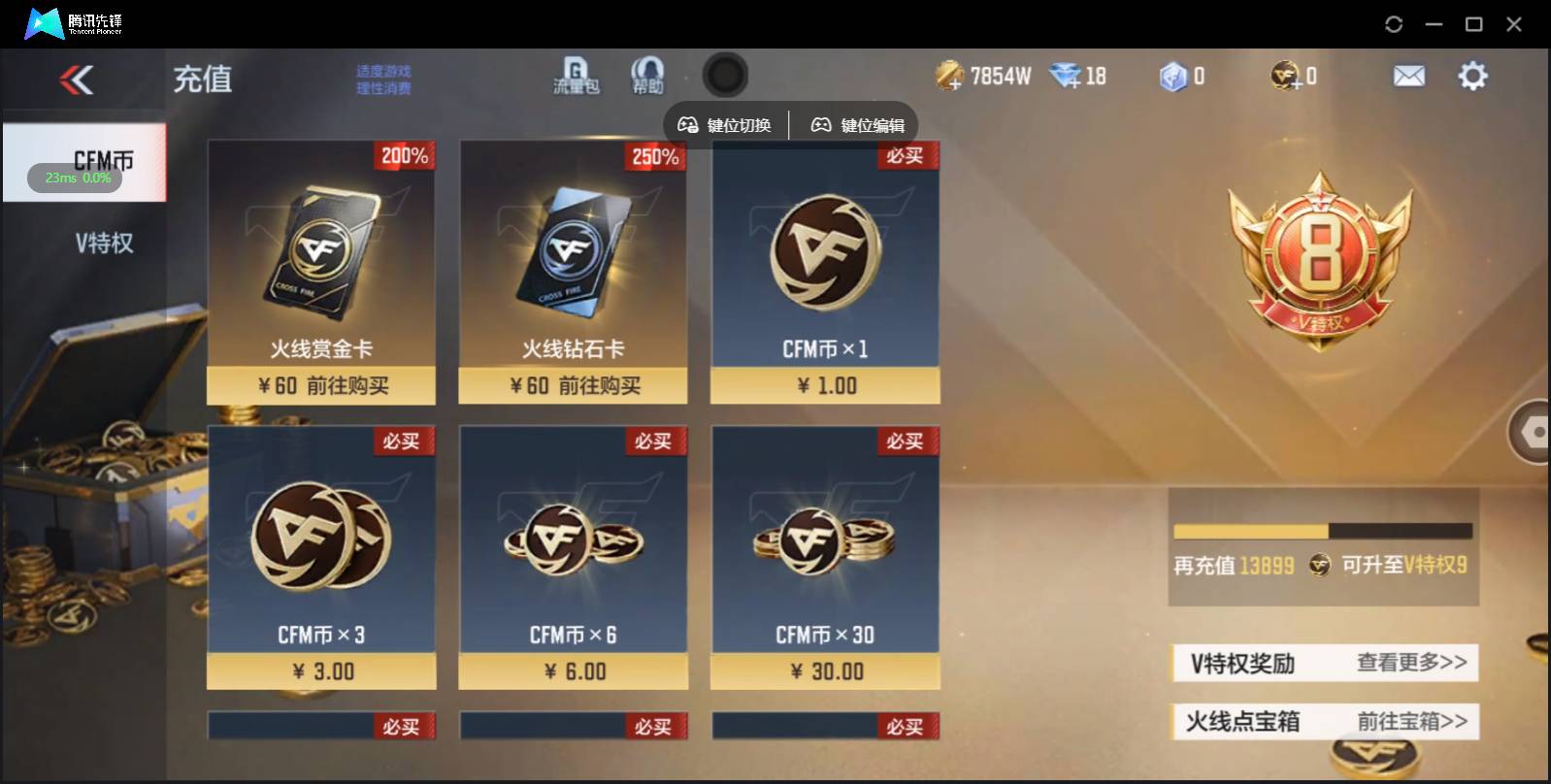Collapse the recharge page with back arrow

click(78, 80)
